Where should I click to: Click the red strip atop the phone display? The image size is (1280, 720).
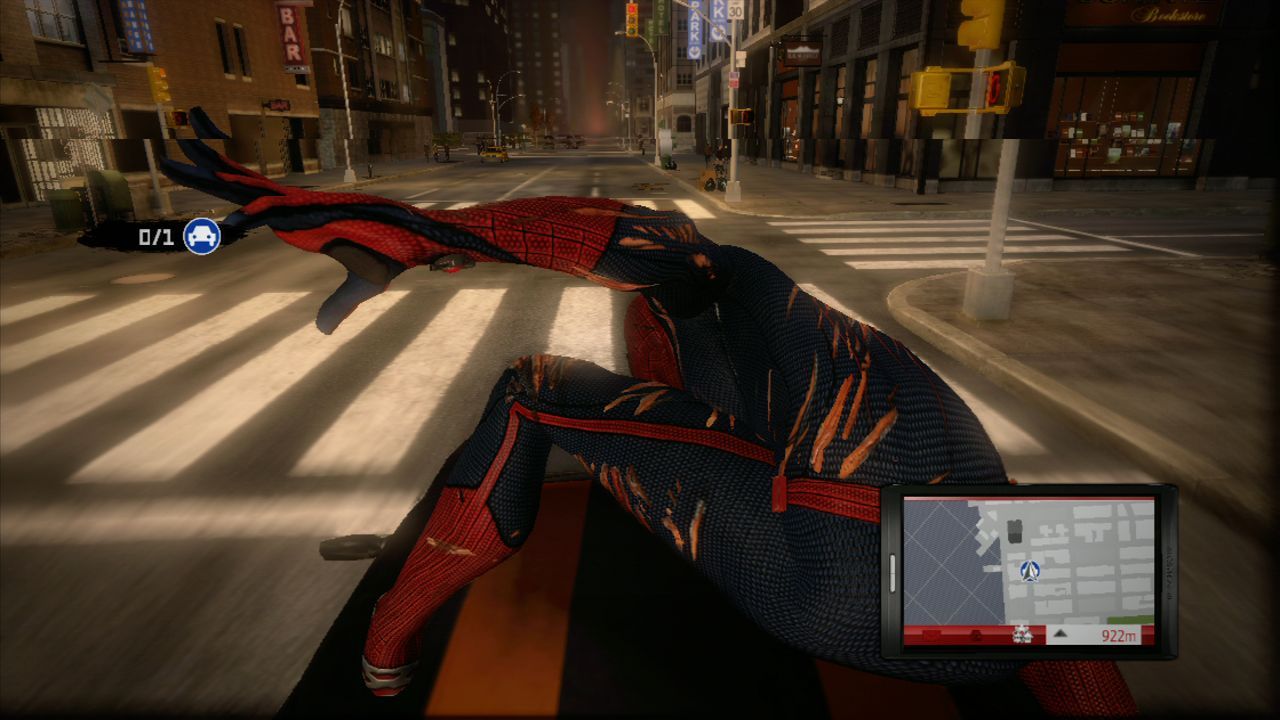1030,498
